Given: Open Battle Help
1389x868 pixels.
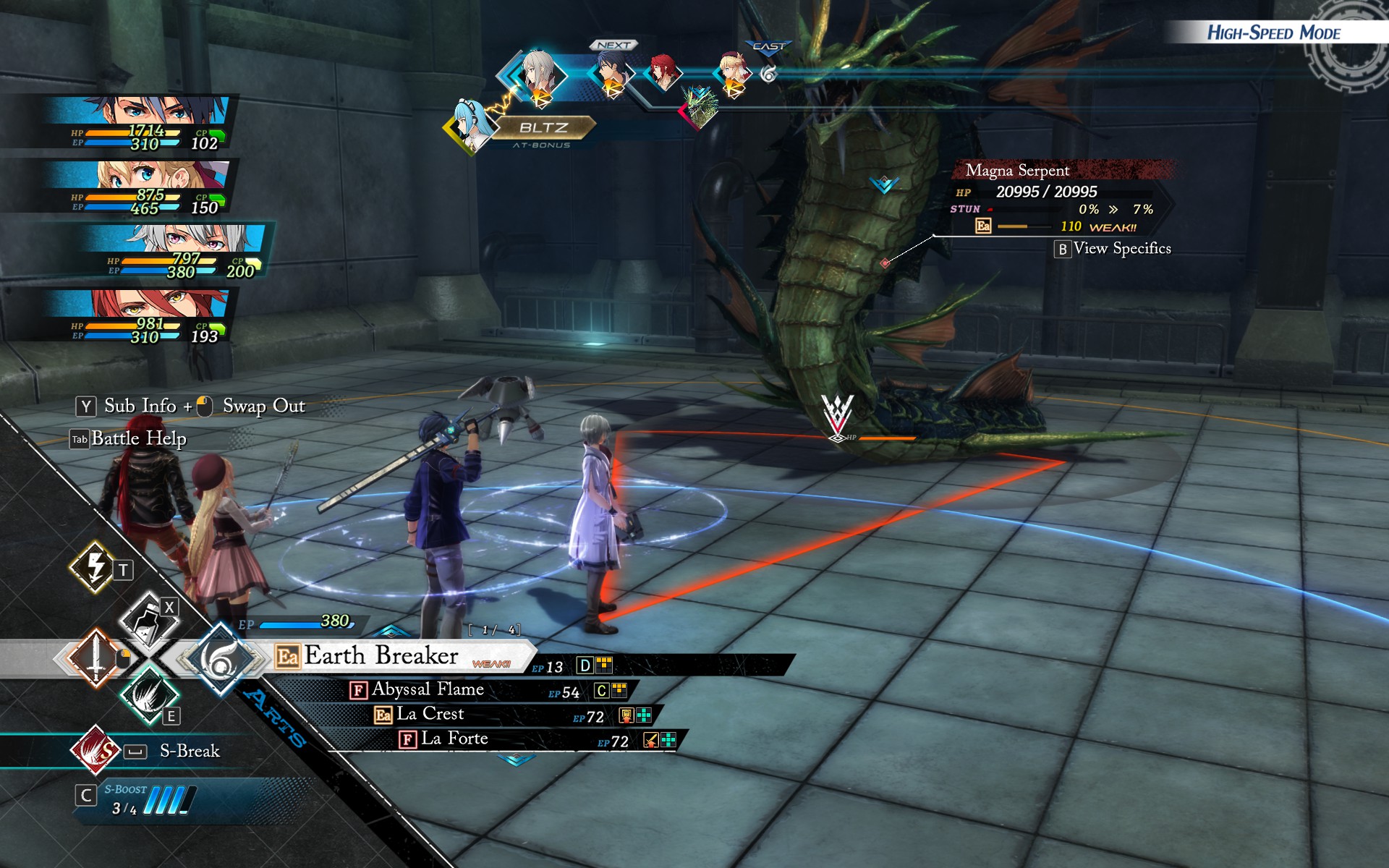Looking at the screenshot, I should 137,439.
